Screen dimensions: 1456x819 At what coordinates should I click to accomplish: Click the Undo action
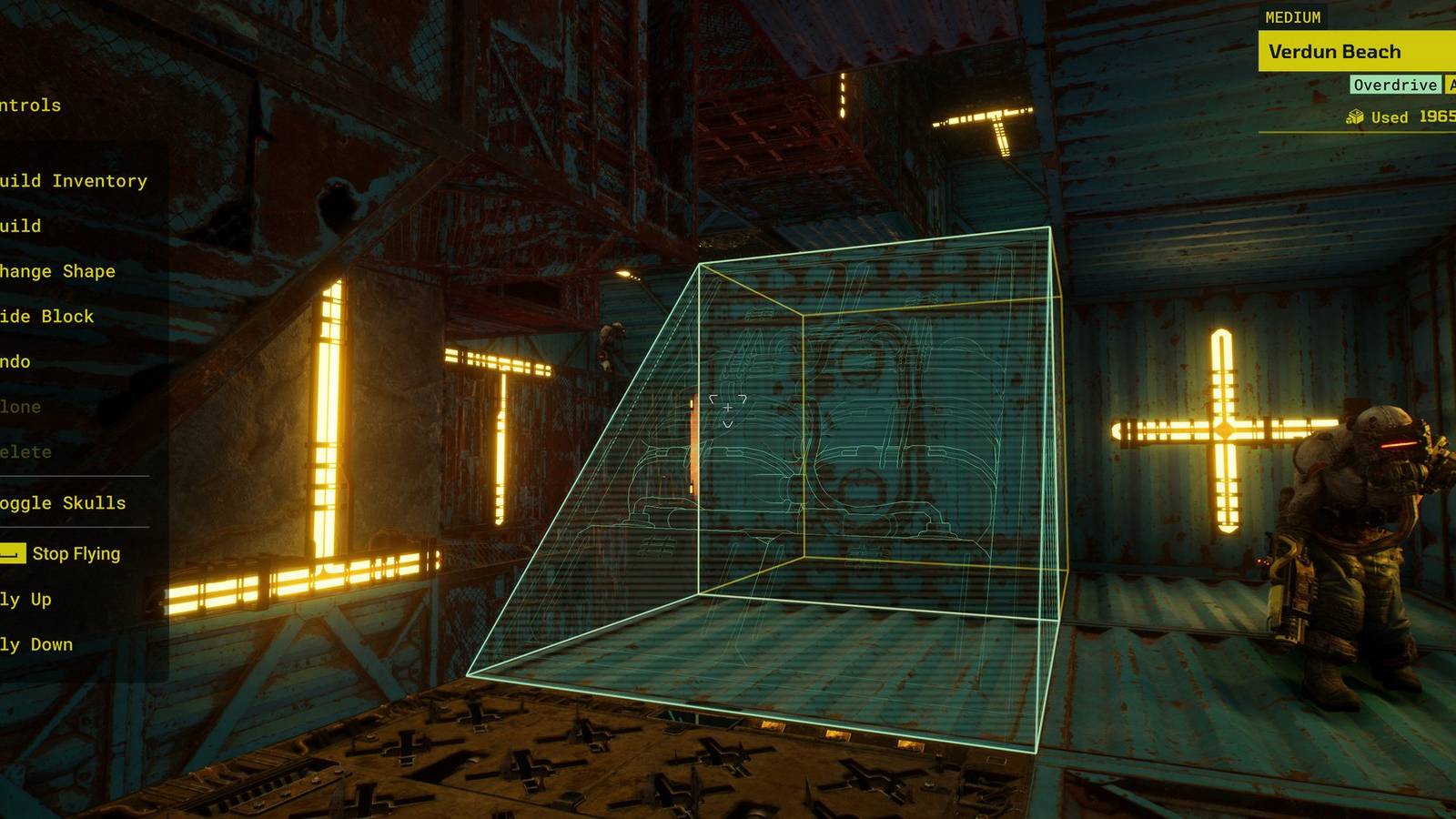(14, 361)
